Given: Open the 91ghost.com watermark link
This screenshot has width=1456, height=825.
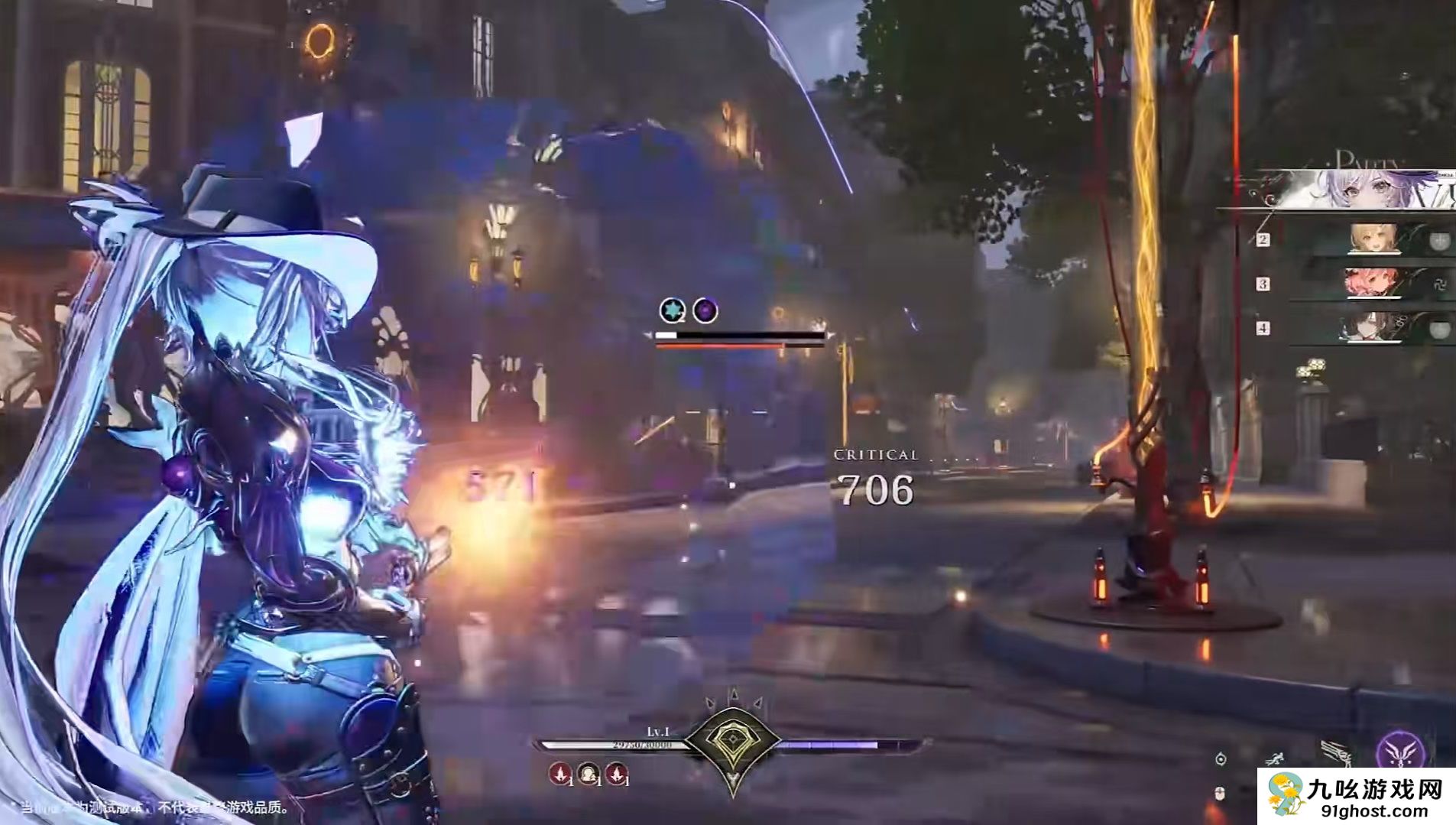Looking at the screenshot, I should click(x=1356, y=796).
